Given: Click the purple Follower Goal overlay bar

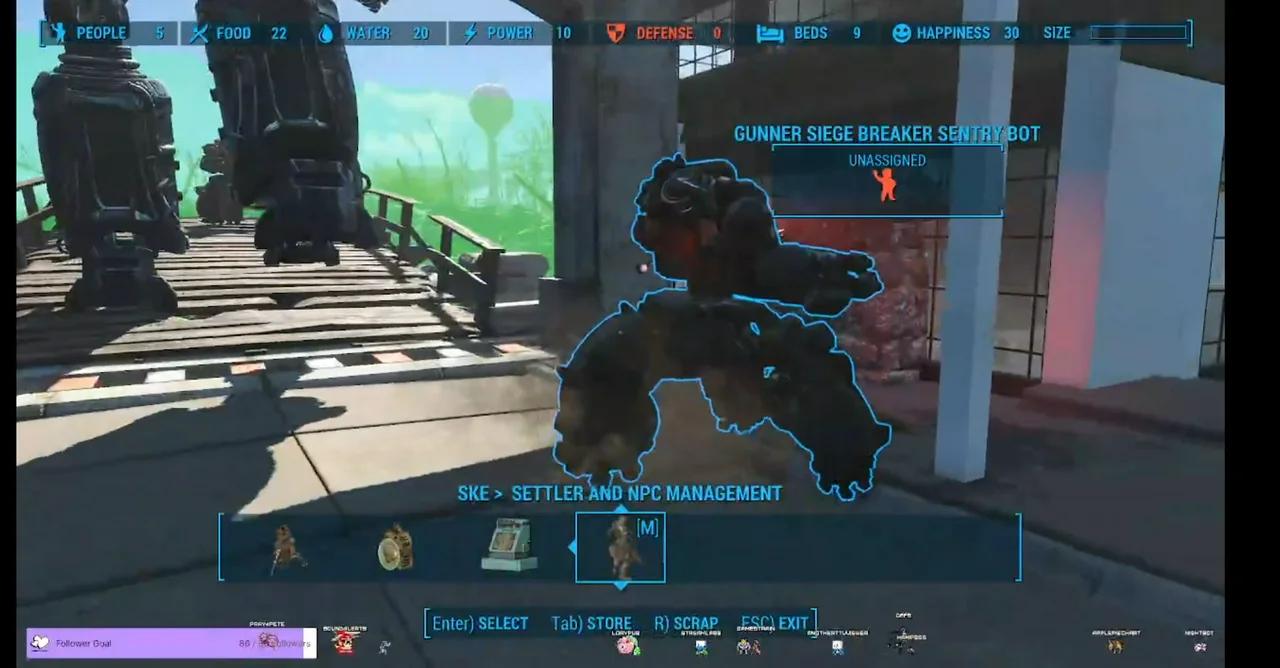Looking at the screenshot, I should pos(170,643).
